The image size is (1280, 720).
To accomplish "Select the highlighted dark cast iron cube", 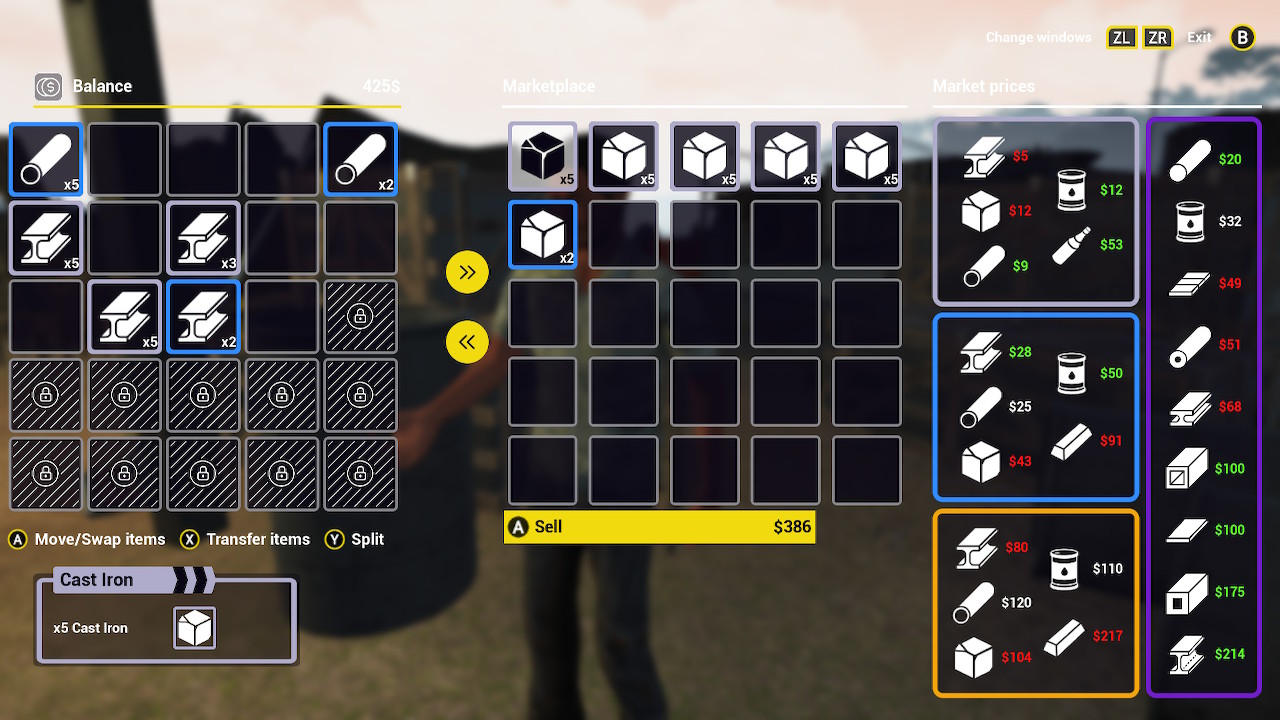I will (542, 157).
